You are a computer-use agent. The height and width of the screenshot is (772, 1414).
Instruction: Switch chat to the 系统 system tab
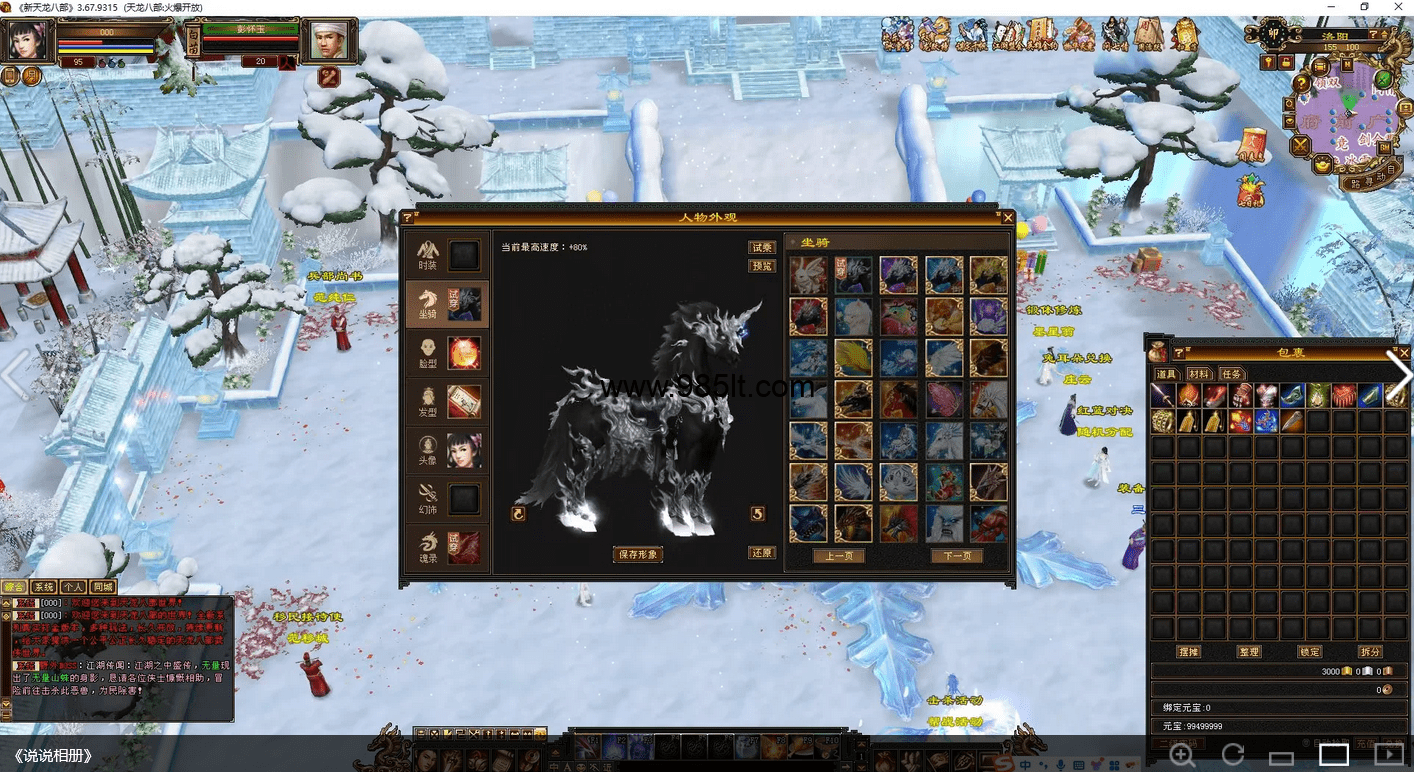pyautogui.click(x=43, y=587)
